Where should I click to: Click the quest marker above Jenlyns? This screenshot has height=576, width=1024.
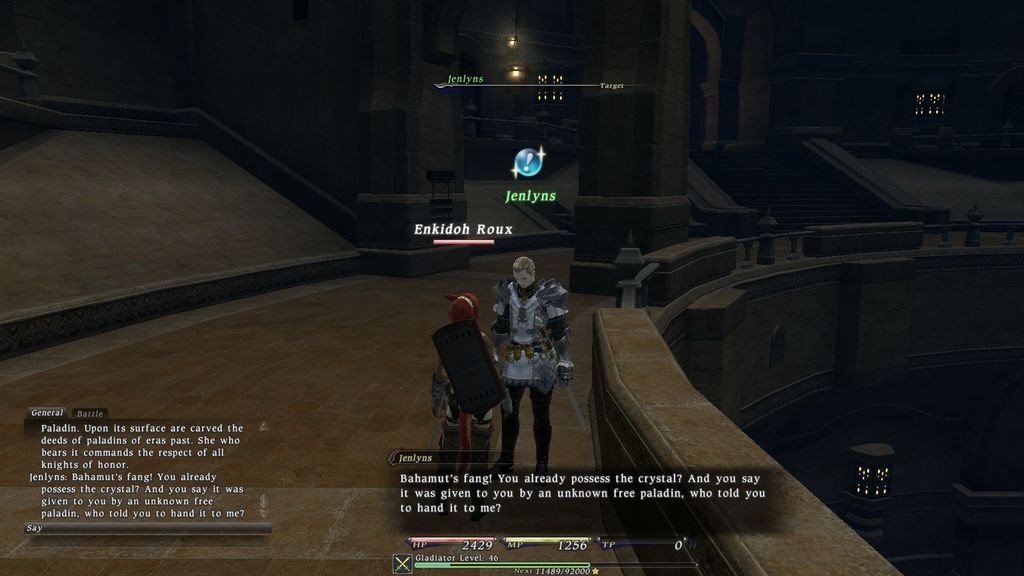(528, 162)
